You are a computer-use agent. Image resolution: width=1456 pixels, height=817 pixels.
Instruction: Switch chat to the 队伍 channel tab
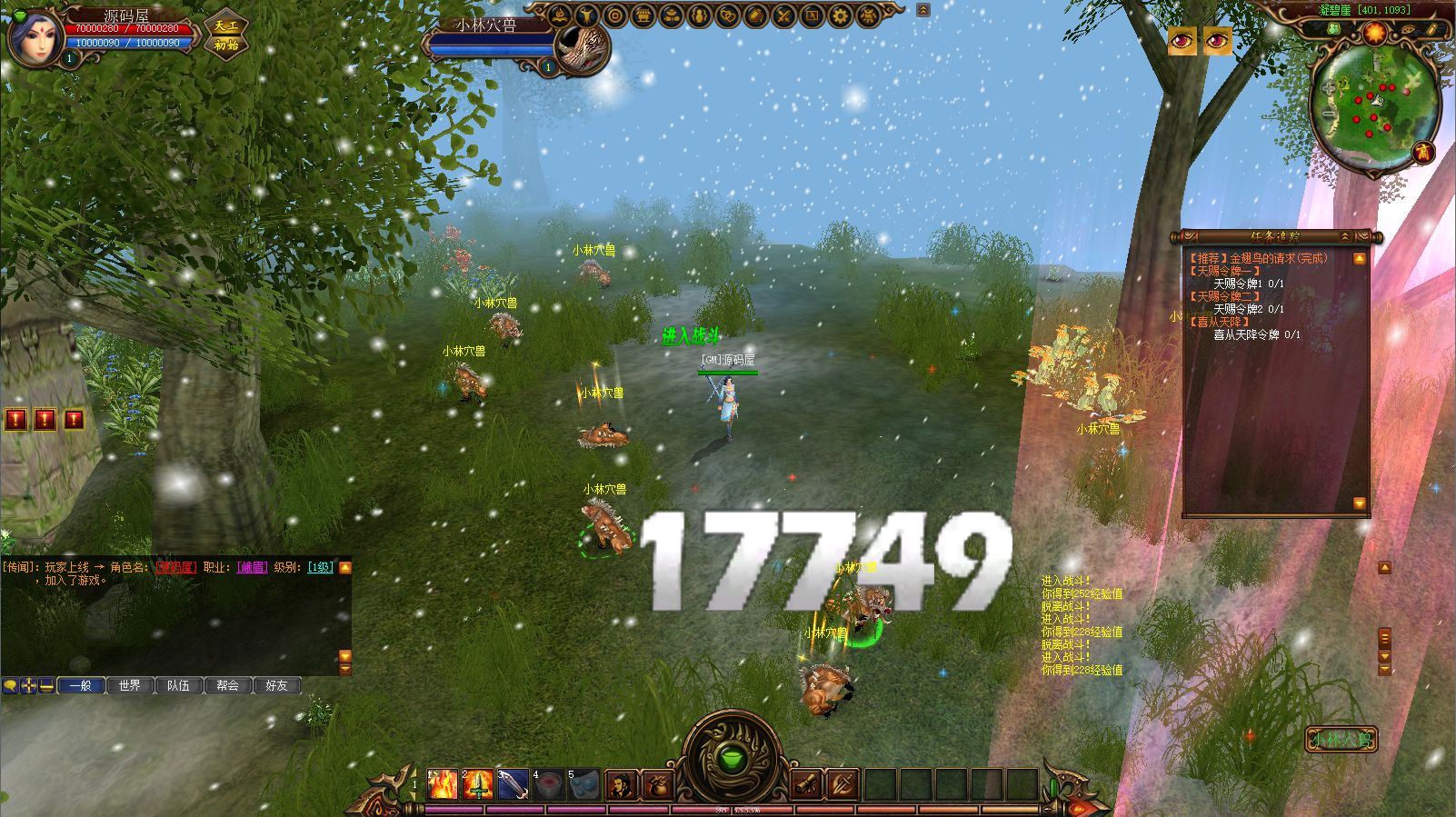(x=179, y=685)
